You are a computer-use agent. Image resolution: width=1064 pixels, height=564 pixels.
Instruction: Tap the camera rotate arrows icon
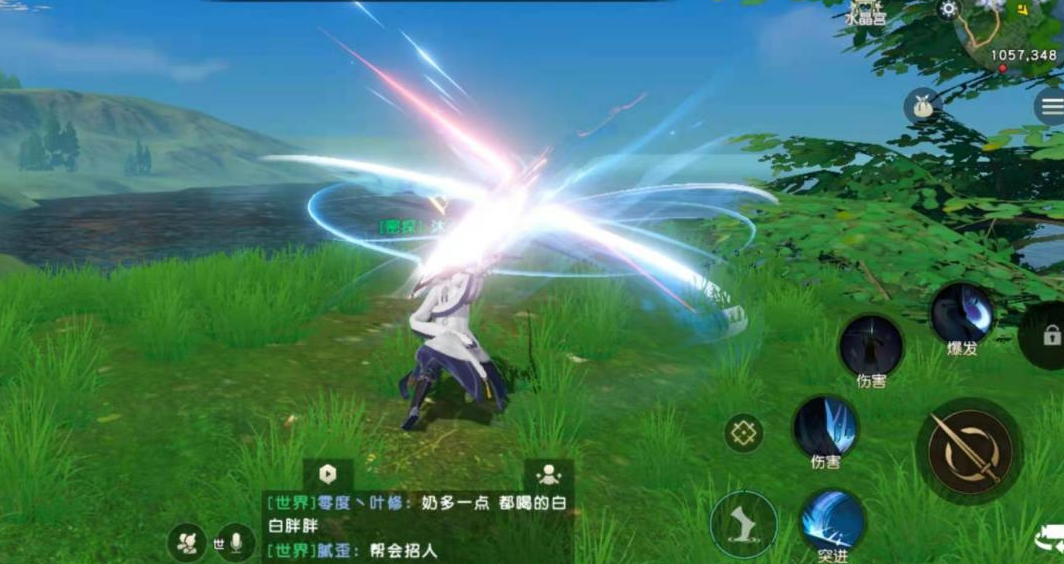pyautogui.click(x=1050, y=540)
